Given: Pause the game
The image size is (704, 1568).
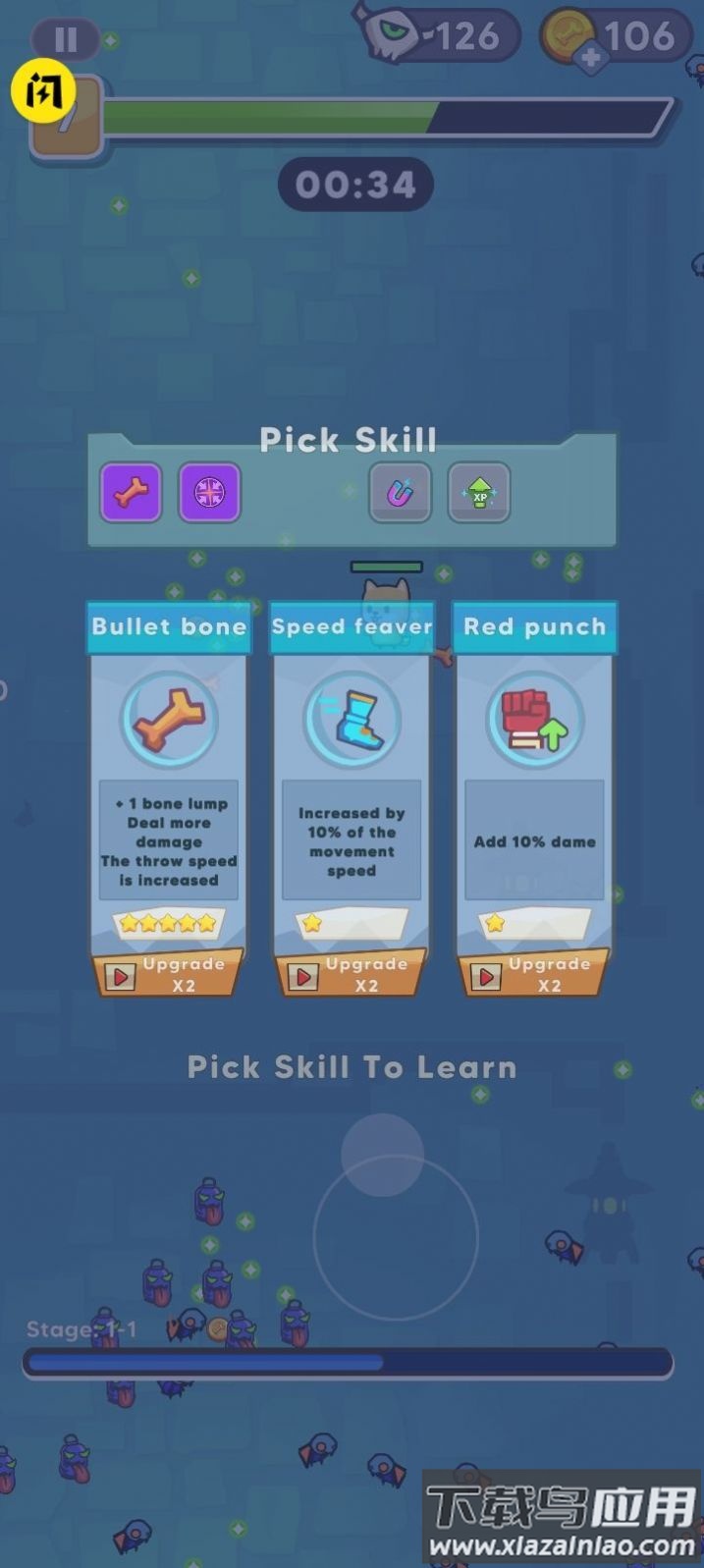Looking at the screenshot, I should tap(66, 39).
